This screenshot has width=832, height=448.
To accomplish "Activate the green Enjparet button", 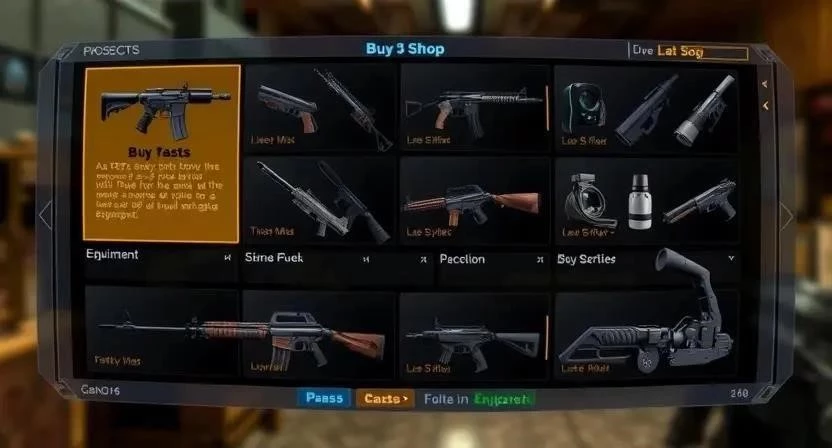I will coord(504,399).
